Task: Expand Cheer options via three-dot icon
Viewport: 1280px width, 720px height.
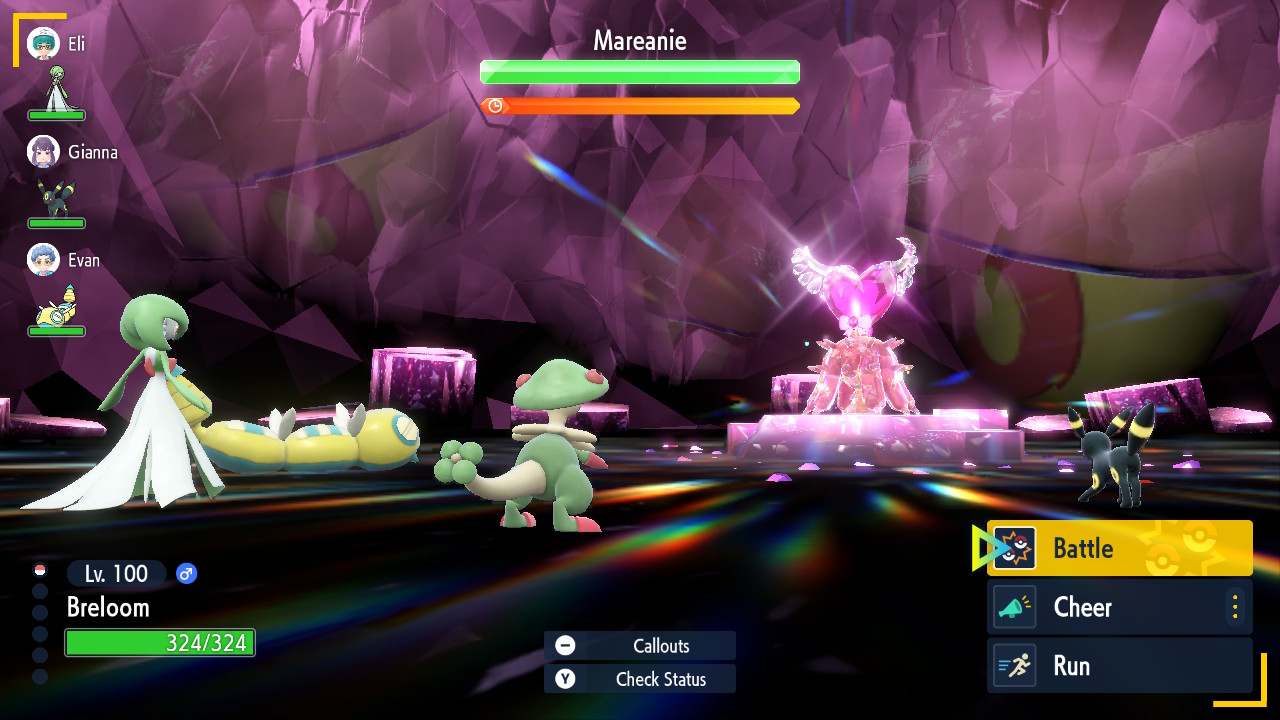Action: 1235,607
